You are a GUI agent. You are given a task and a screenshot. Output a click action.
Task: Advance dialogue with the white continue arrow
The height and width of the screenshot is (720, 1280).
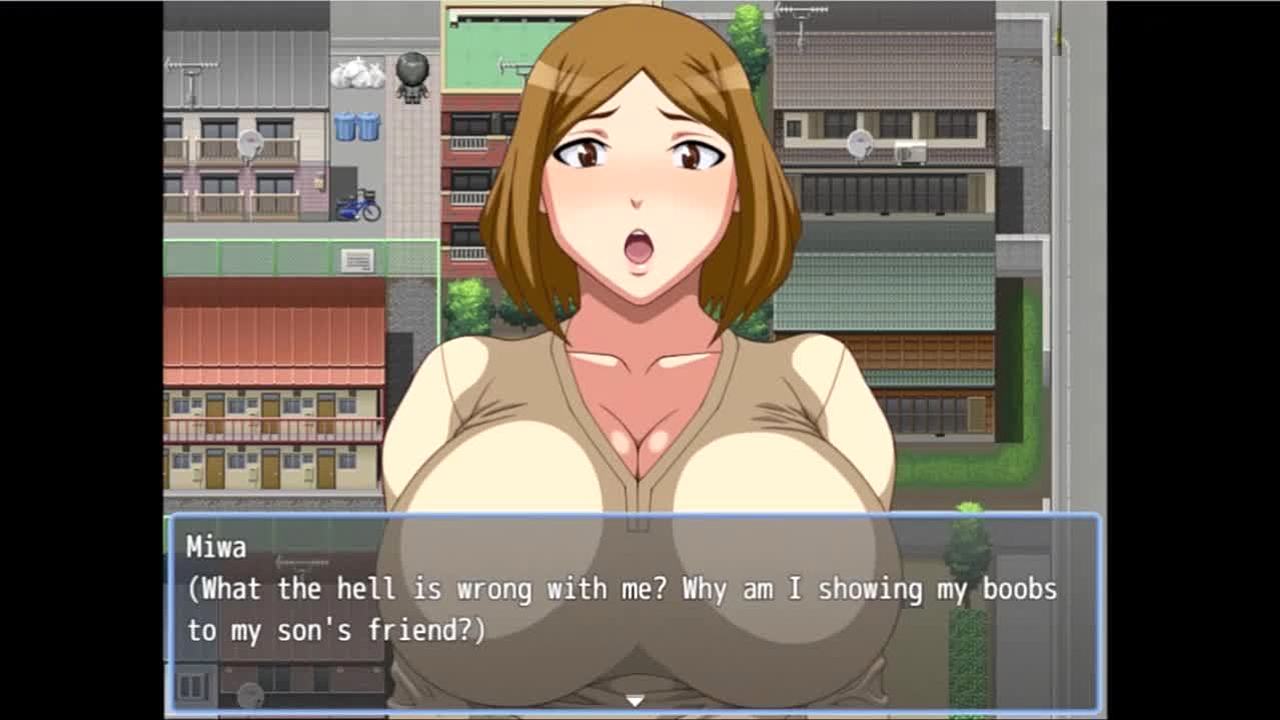(634, 701)
